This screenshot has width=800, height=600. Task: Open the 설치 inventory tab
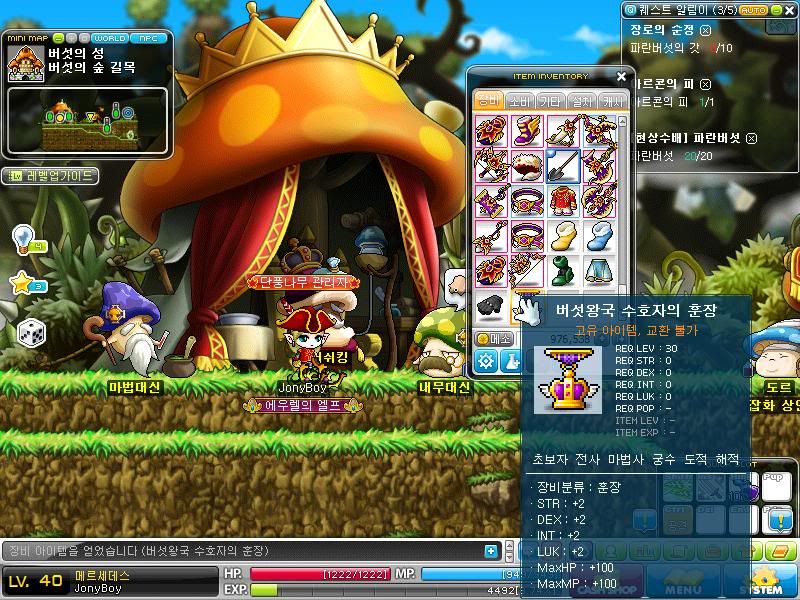coord(580,101)
